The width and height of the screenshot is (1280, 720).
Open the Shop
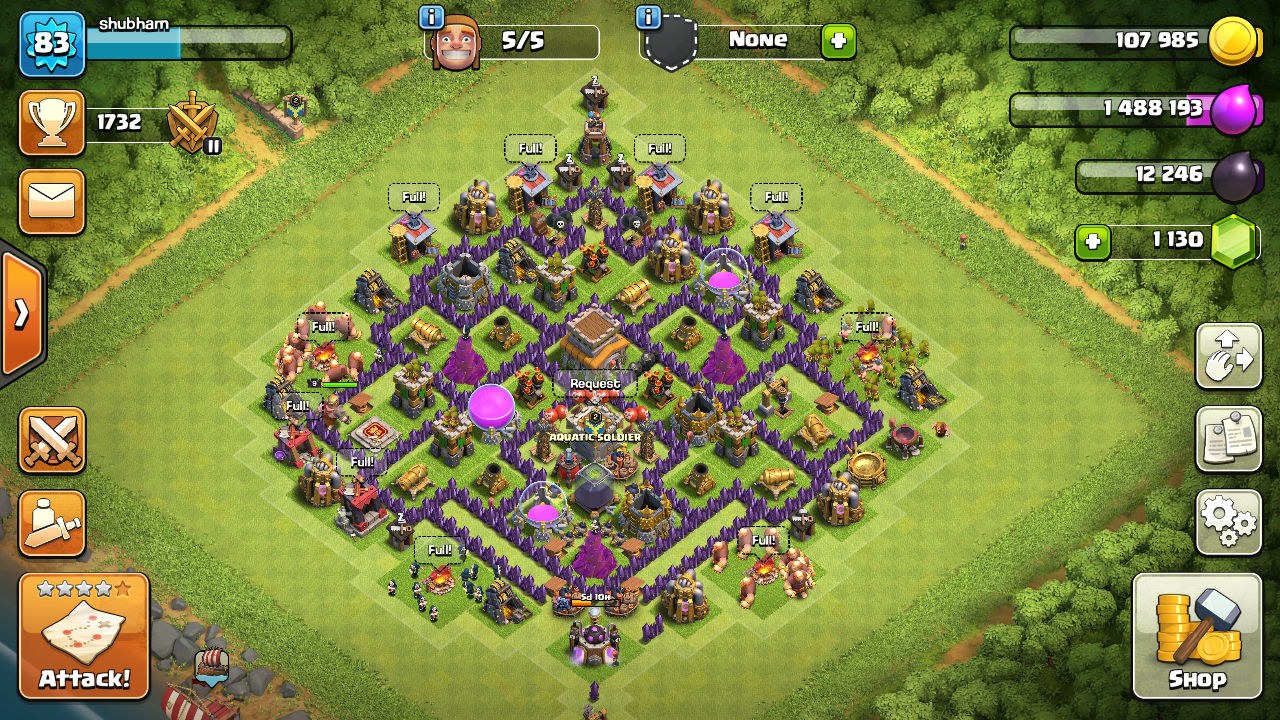1196,636
